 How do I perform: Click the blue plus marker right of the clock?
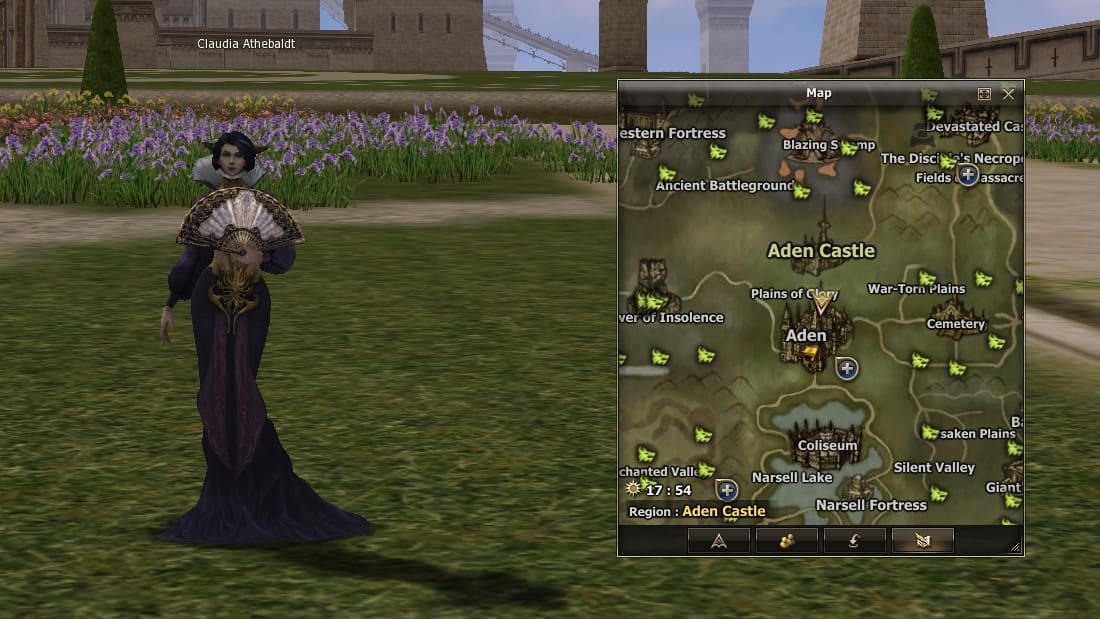point(727,490)
